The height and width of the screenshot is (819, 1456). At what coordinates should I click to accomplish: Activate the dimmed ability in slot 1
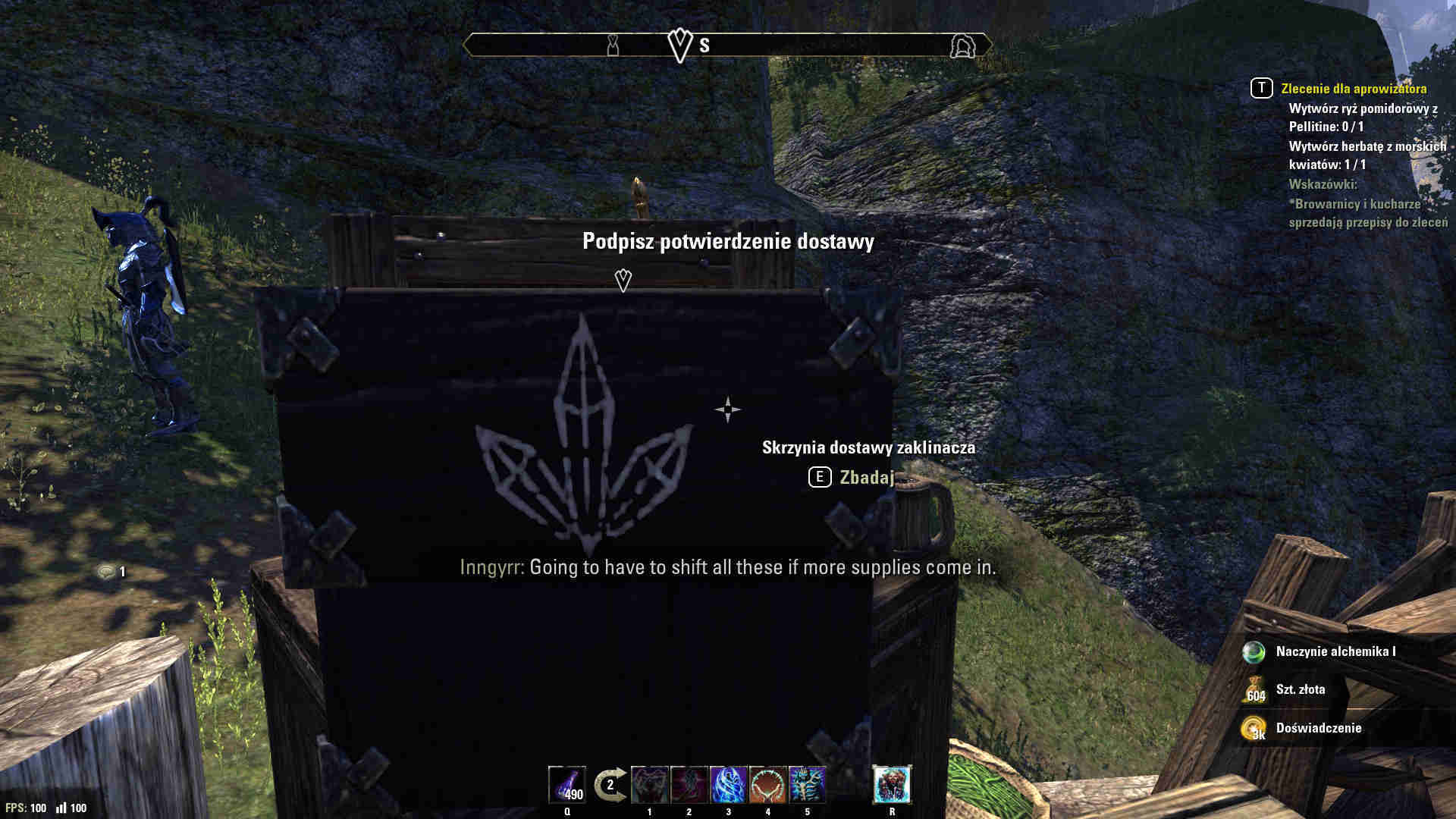[x=650, y=785]
